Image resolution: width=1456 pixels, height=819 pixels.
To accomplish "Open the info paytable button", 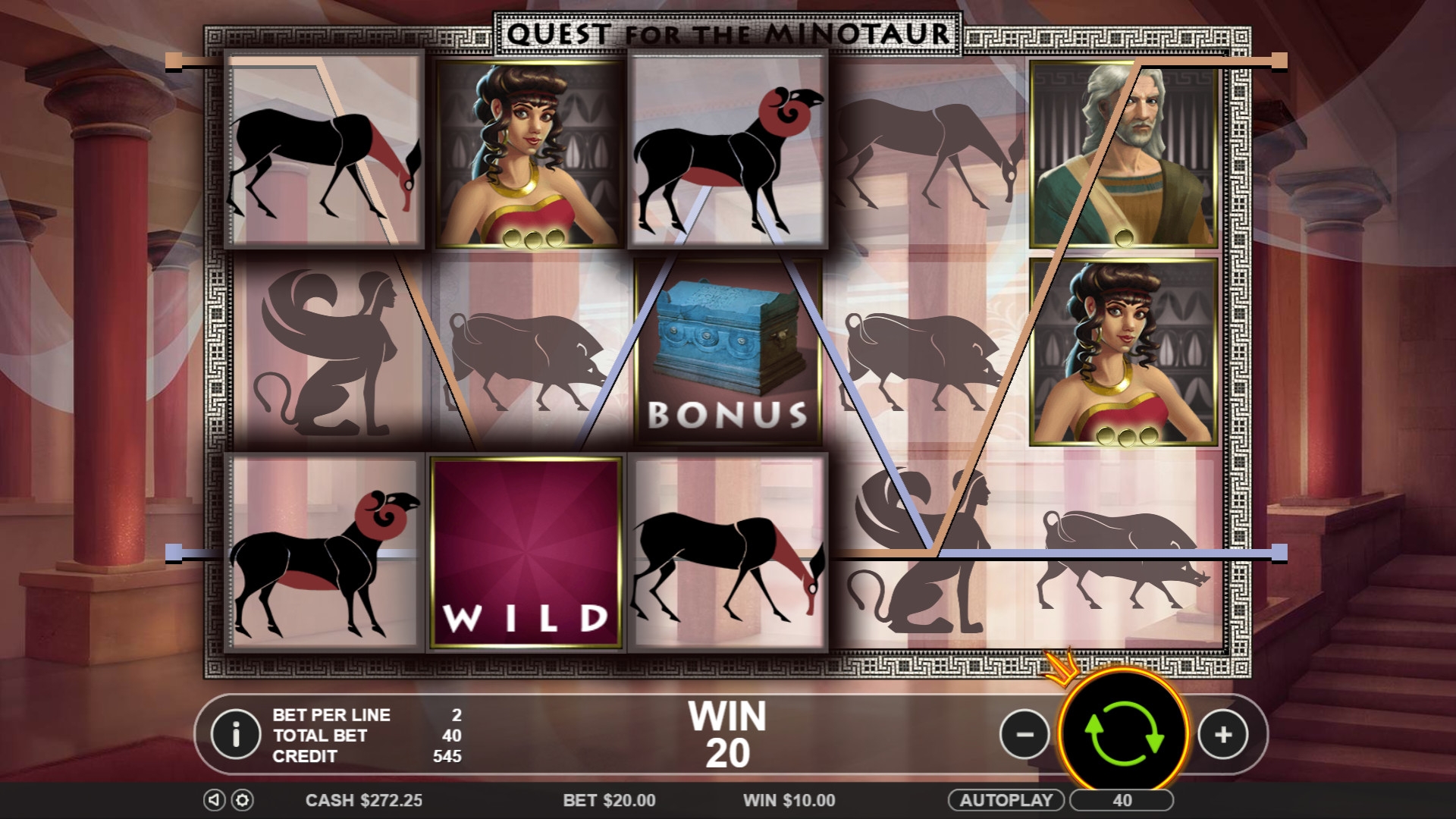I will click(236, 734).
